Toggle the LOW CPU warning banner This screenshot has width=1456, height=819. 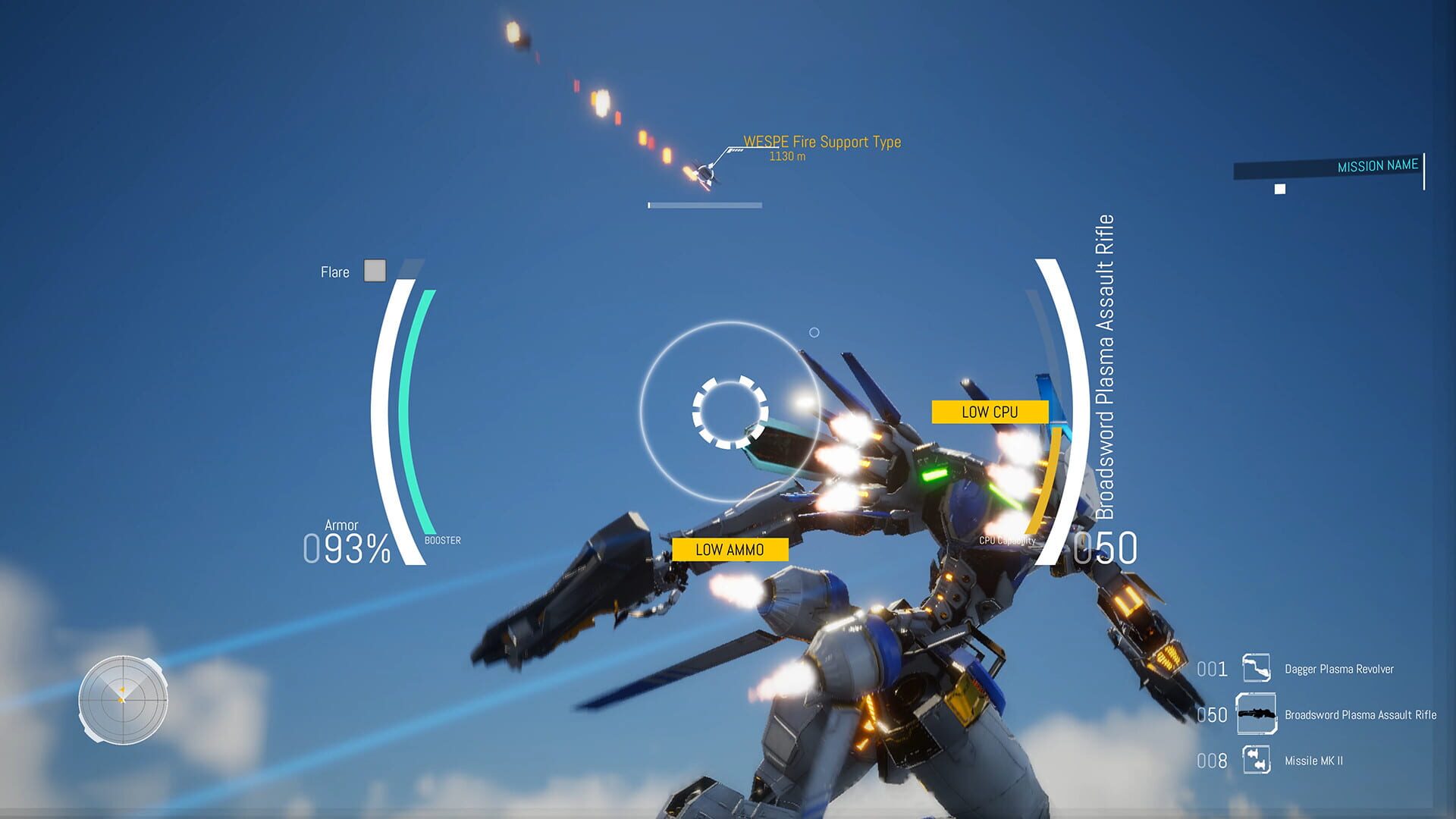(990, 412)
